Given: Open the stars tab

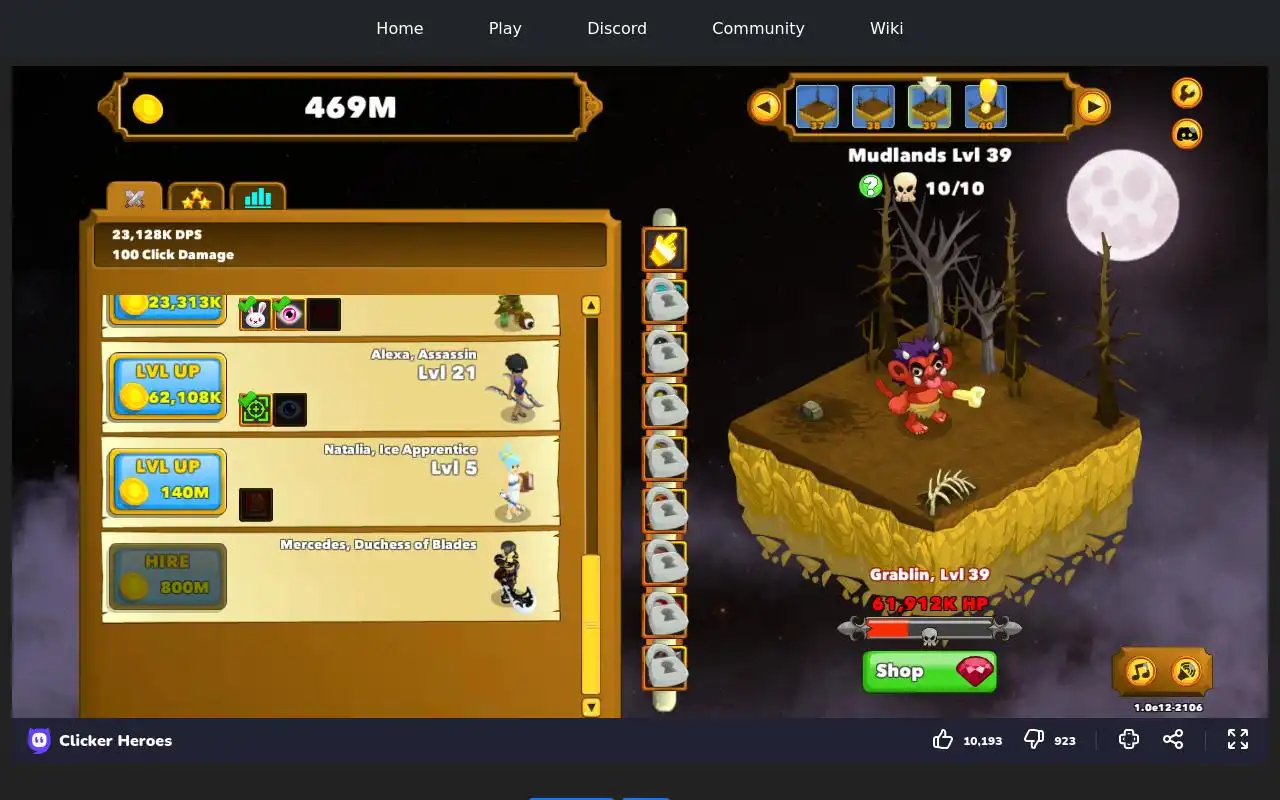Looking at the screenshot, I should (196, 198).
